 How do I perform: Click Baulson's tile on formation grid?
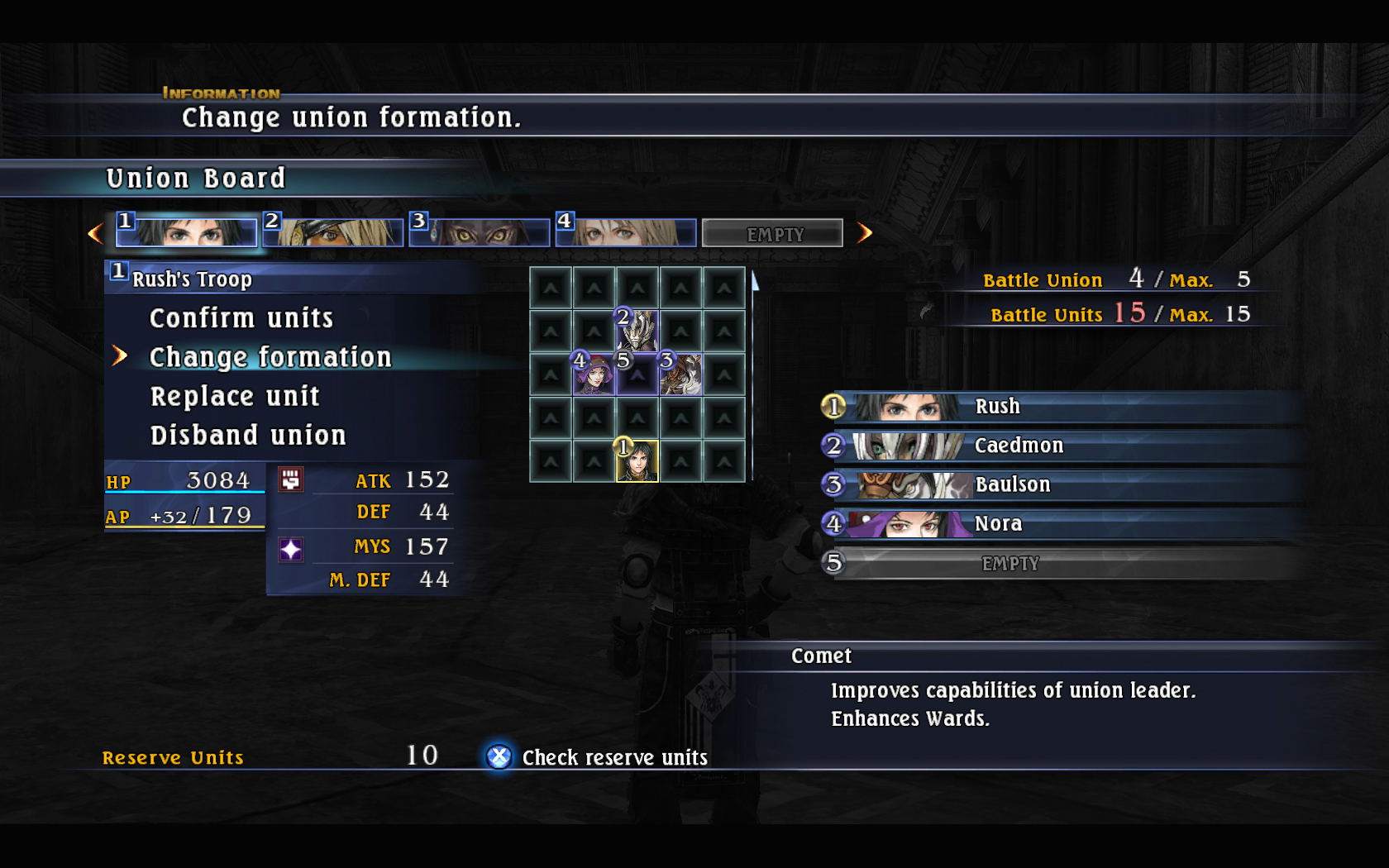click(680, 374)
